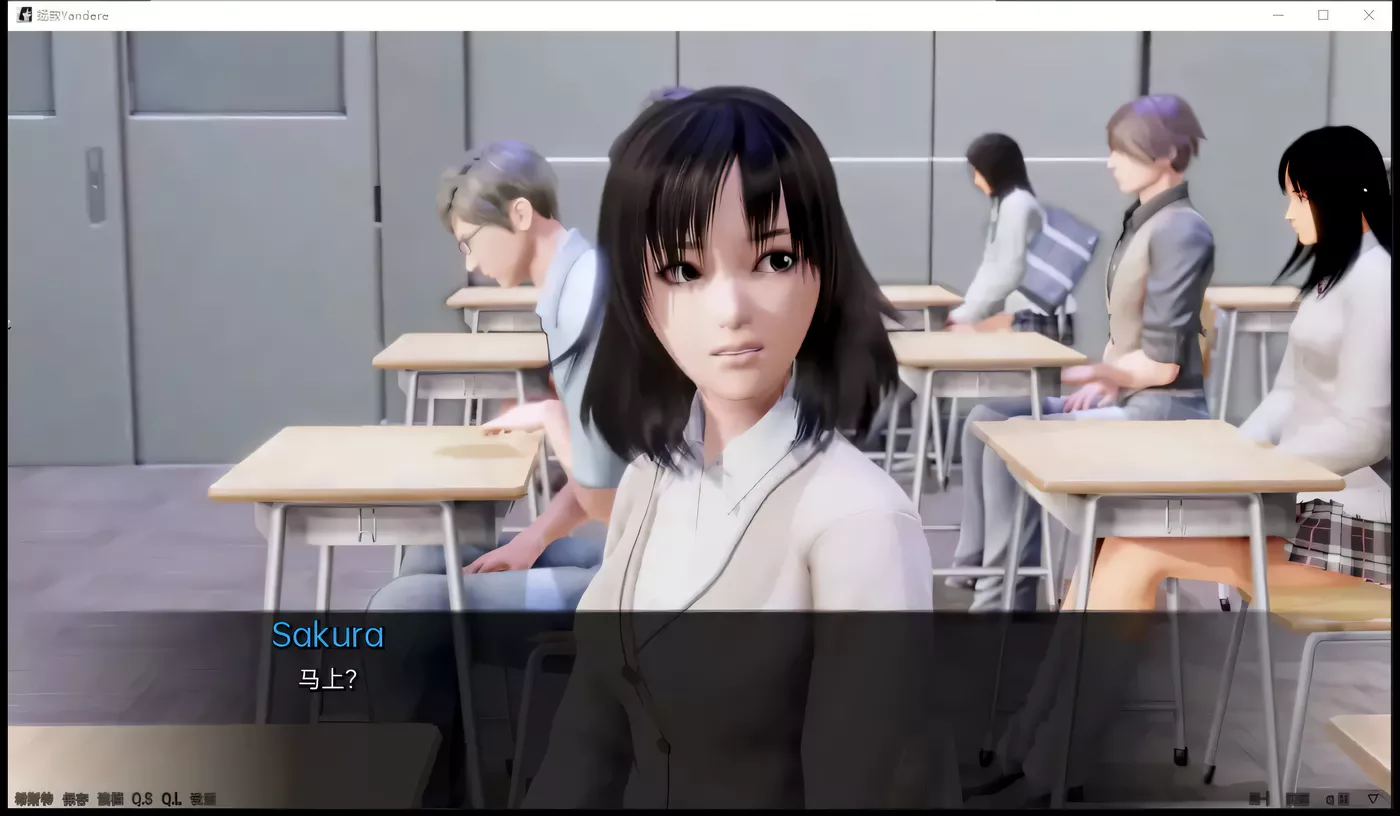Screen dimensions: 1400x816
Task: Expand the triangle indicator at bottom right
Action: pyautogui.click(x=1375, y=798)
